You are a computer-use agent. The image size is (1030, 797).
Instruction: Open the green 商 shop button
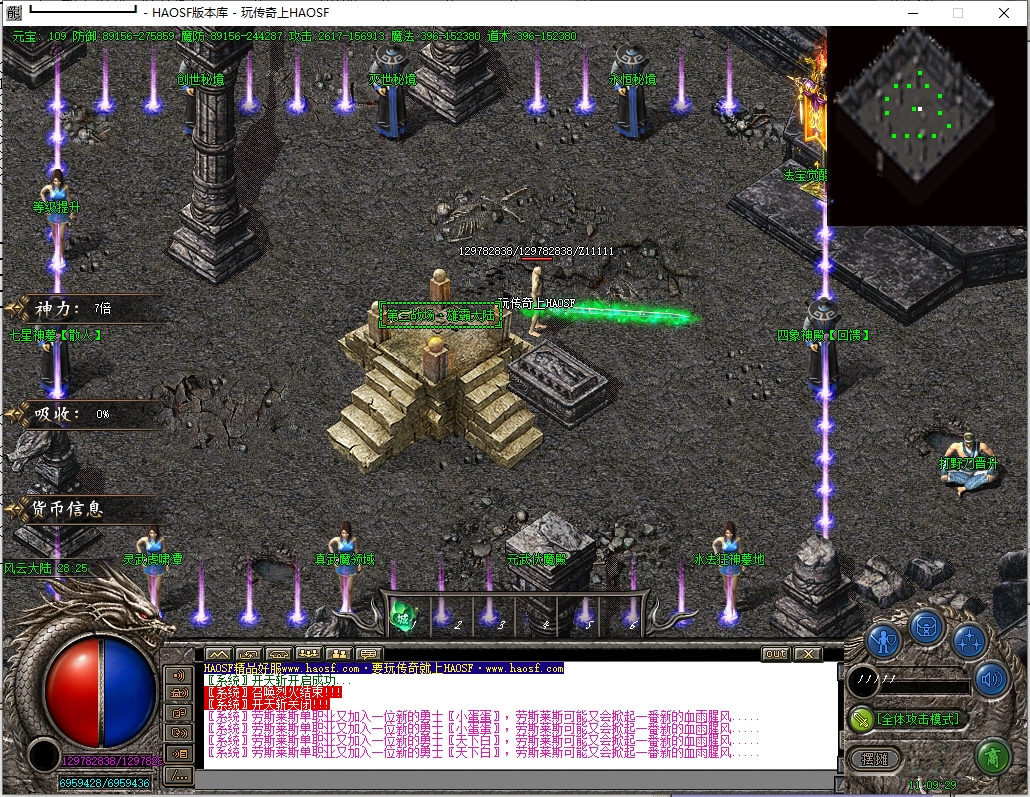coord(992,755)
